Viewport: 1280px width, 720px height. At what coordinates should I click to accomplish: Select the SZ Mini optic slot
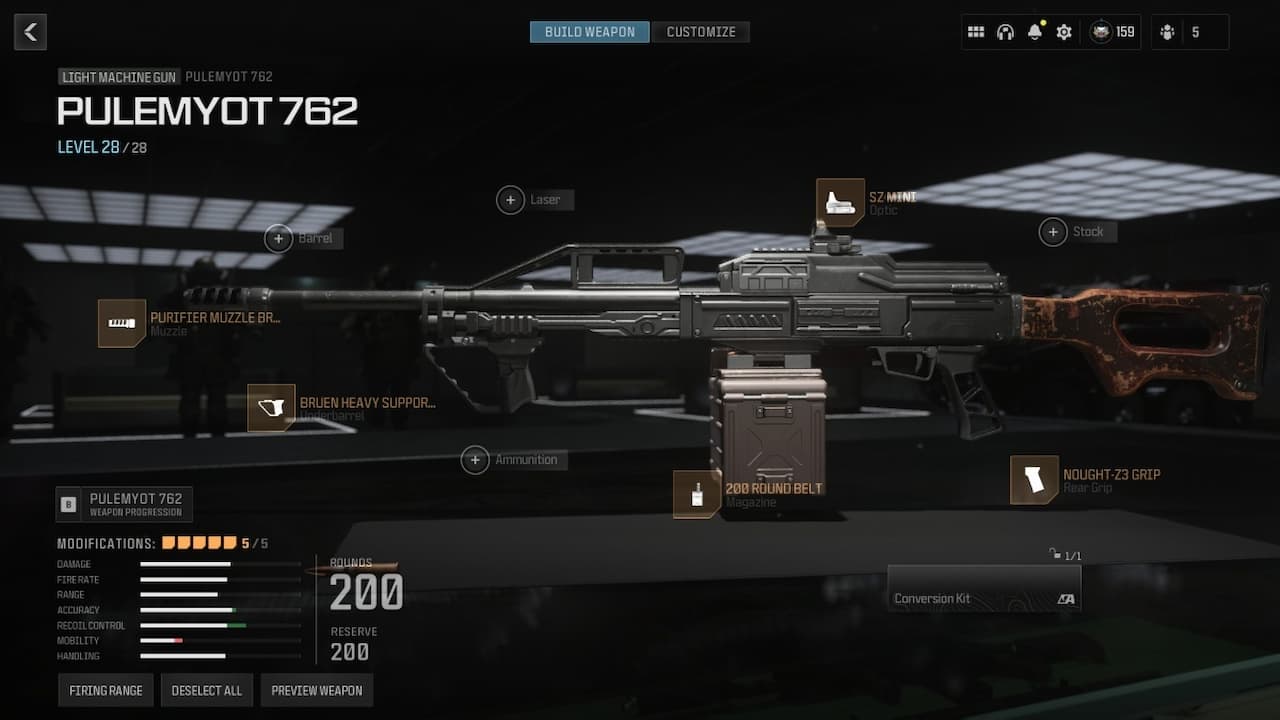[840, 203]
